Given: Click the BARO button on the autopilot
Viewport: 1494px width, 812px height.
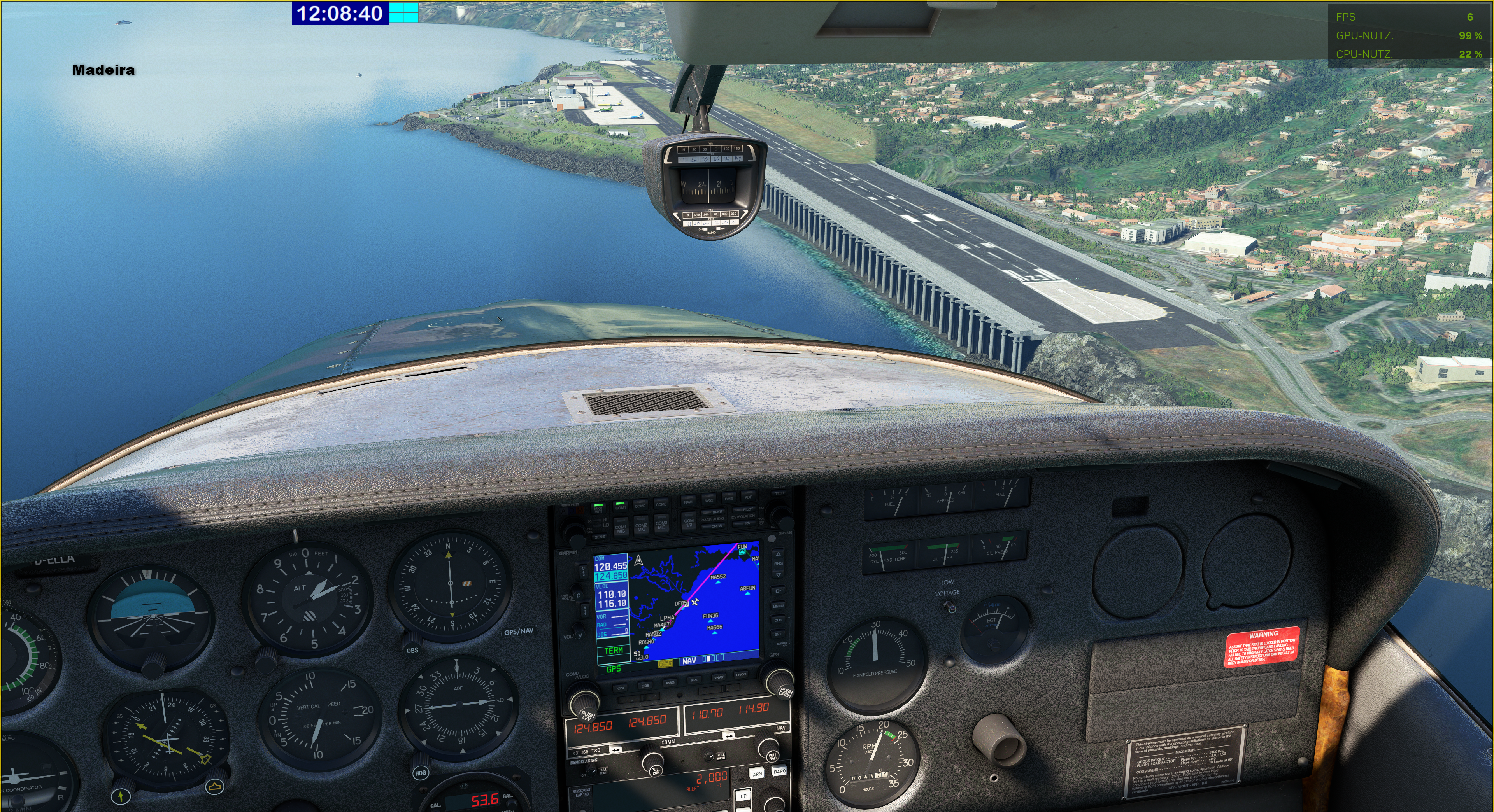Looking at the screenshot, I should (779, 772).
